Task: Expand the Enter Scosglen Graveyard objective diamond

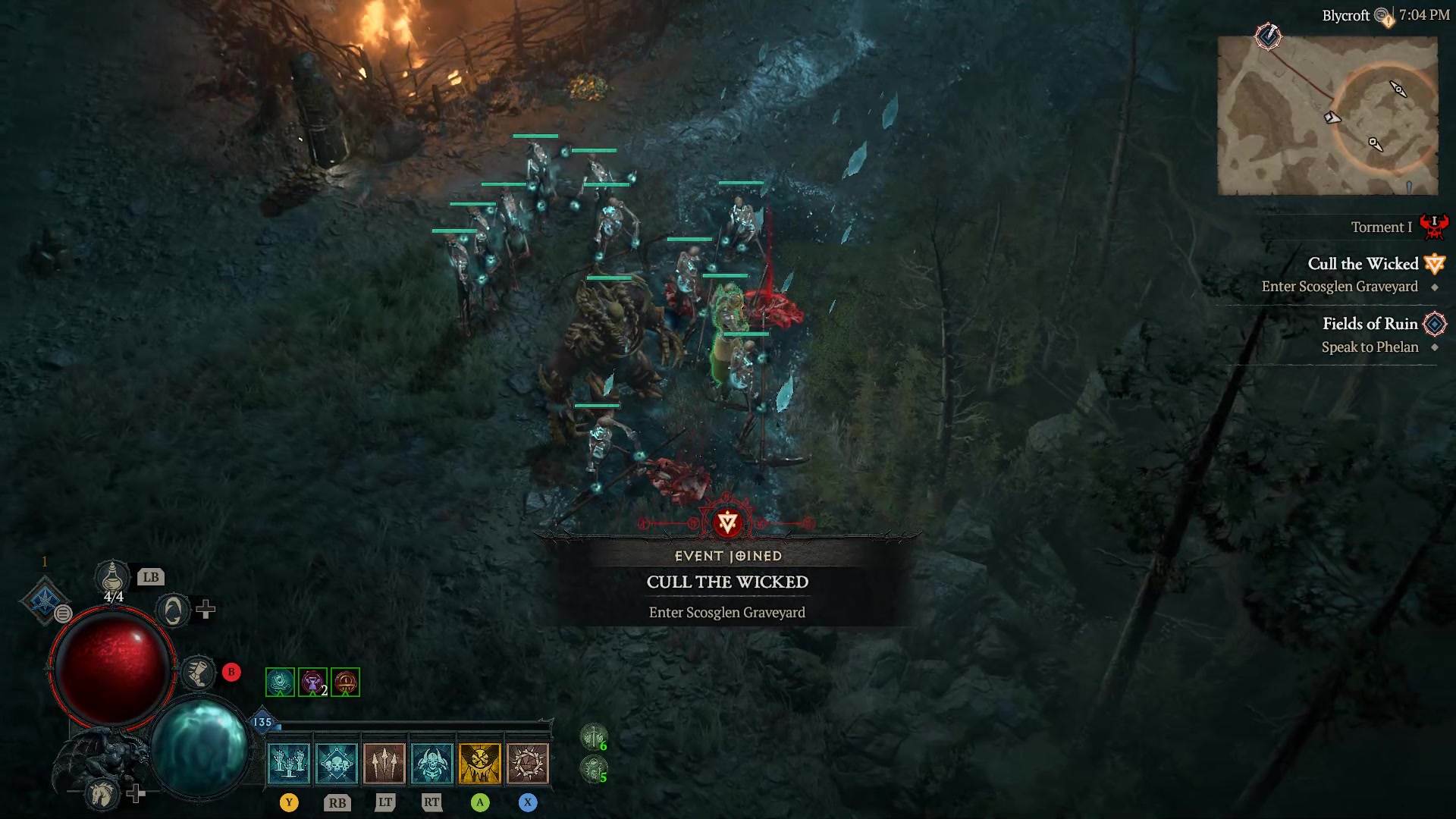Action: 1433,287
